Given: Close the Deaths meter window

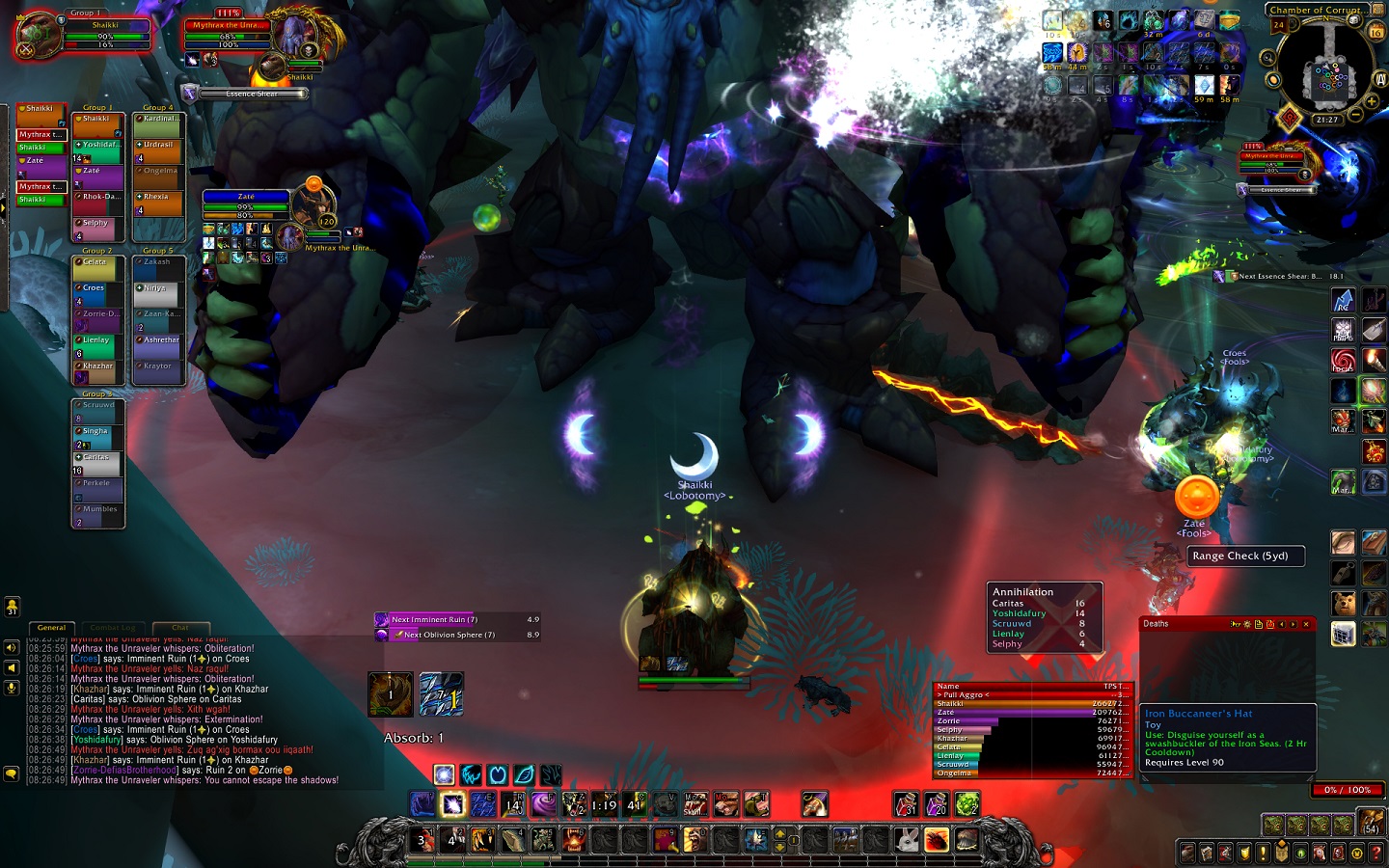Looking at the screenshot, I should click(1306, 624).
